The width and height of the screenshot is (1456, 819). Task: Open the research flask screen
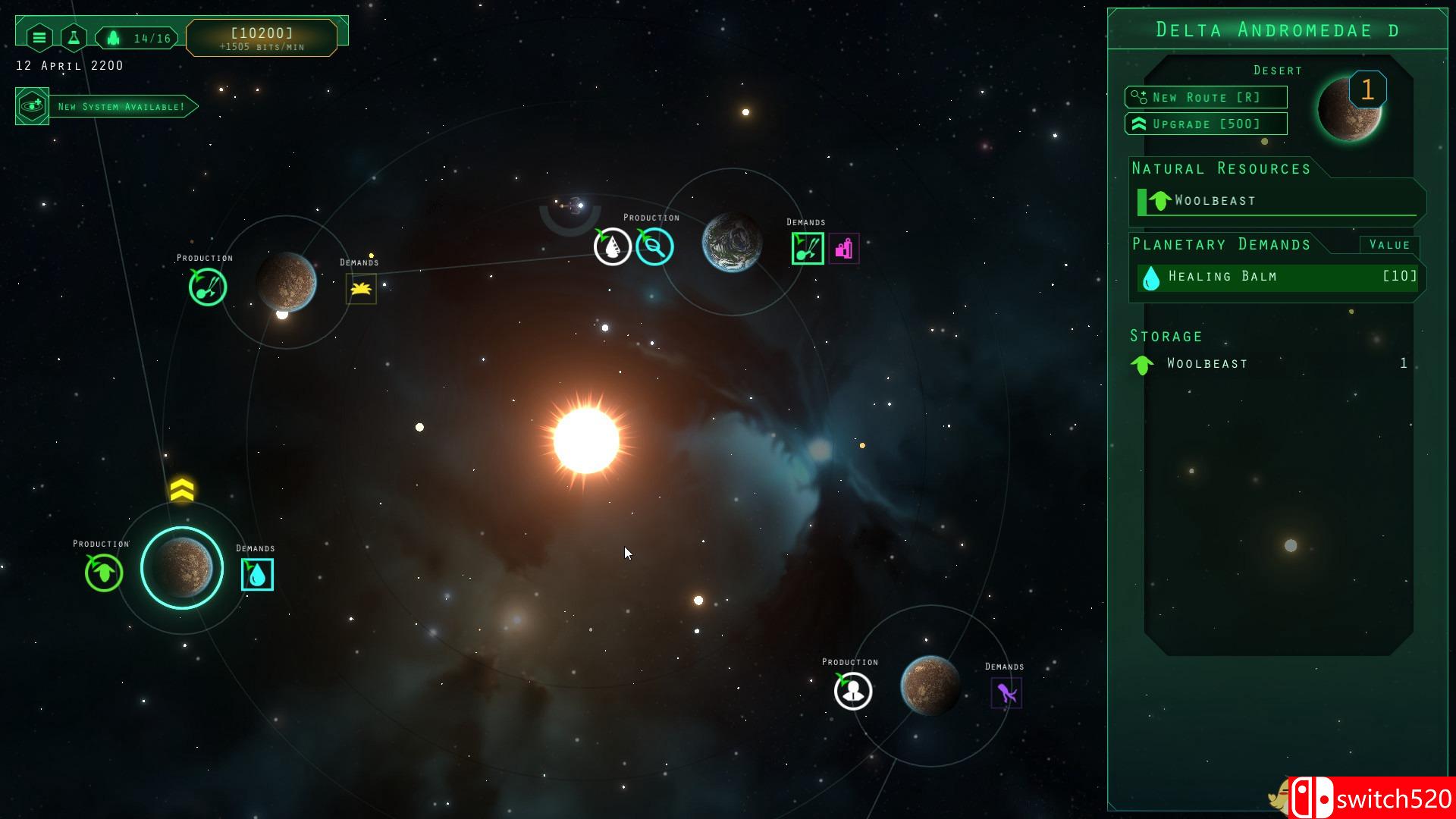tap(74, 37)
